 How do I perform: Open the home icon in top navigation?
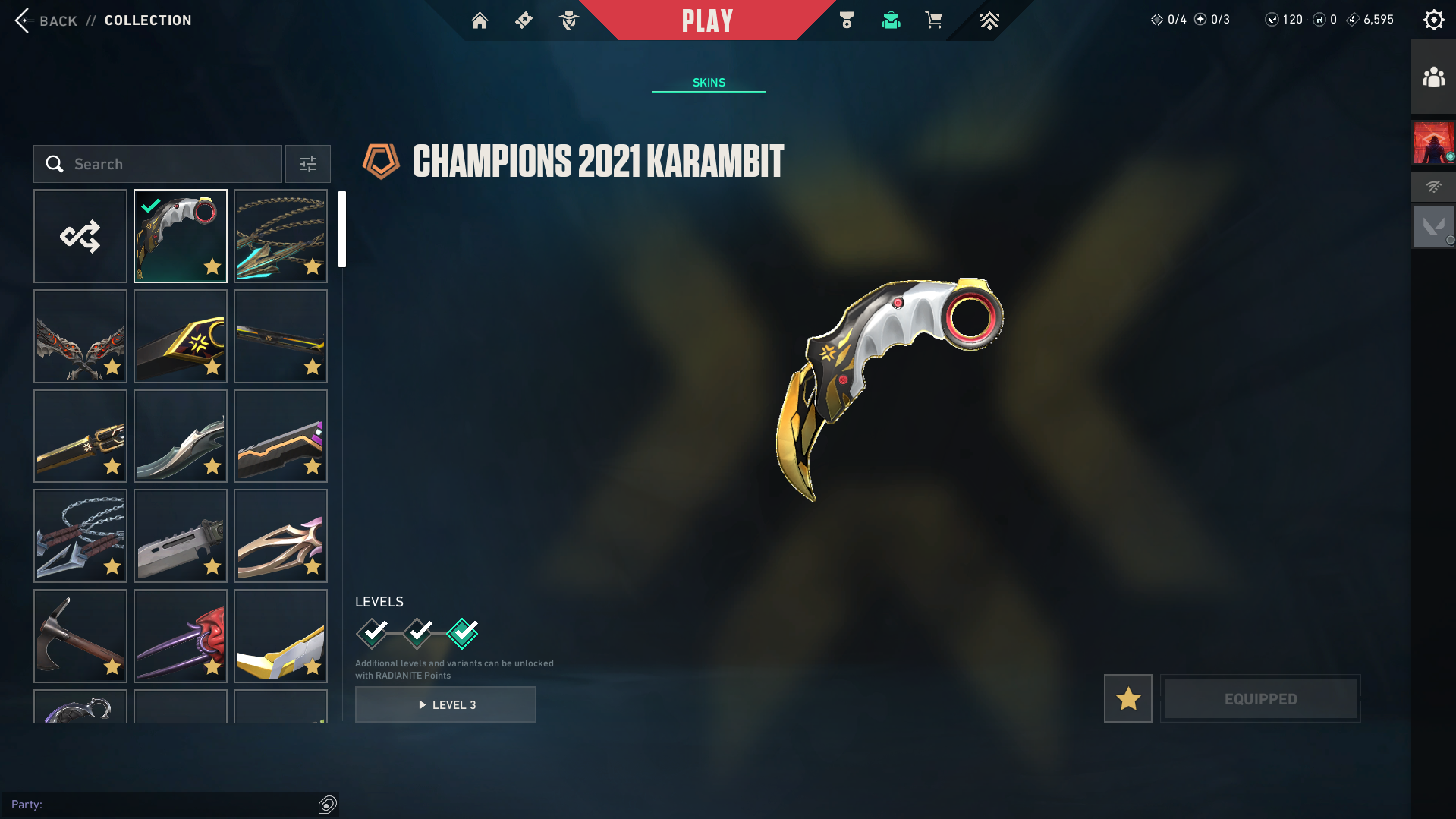[480, 20]
